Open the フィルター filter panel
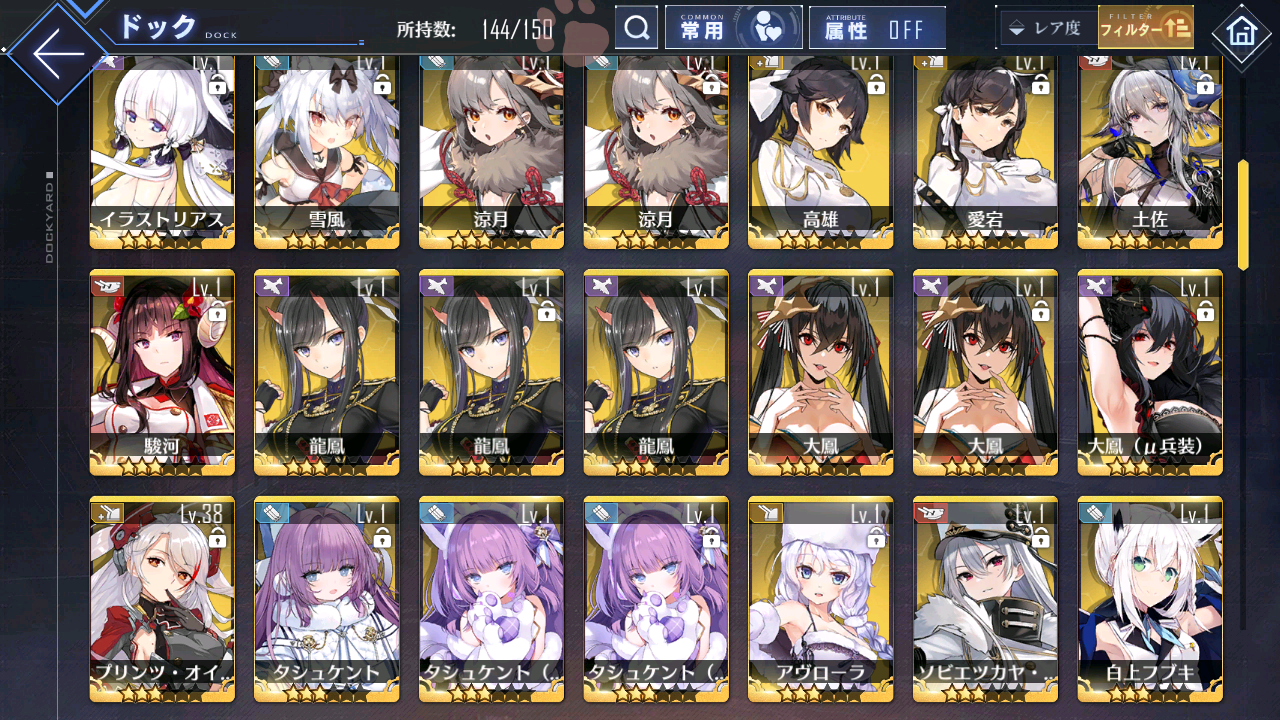This screenshot has height=720, width=1280. [x=1146, y=28]
